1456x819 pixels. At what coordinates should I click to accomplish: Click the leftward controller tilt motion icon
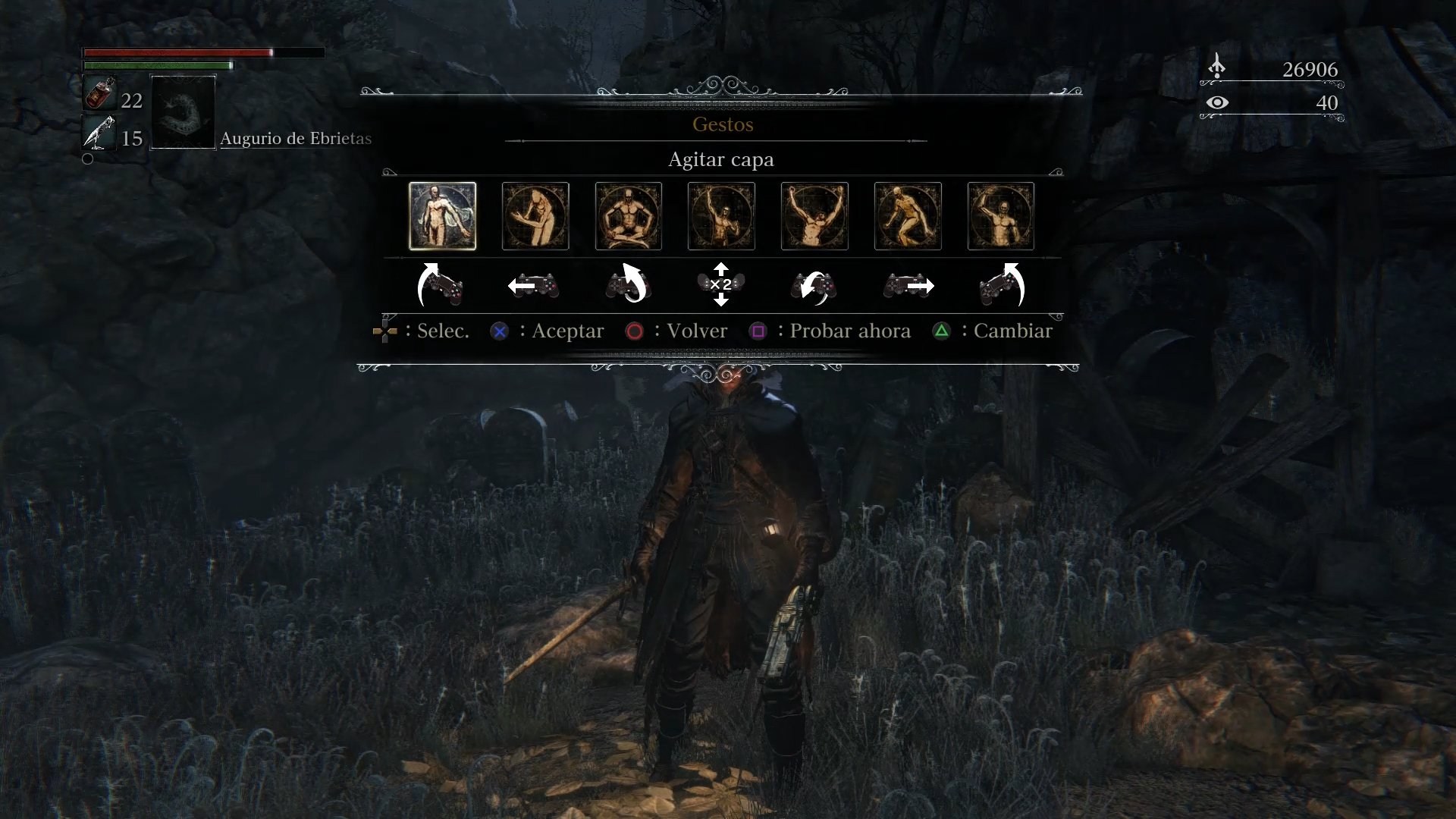[x=535, y=285]
